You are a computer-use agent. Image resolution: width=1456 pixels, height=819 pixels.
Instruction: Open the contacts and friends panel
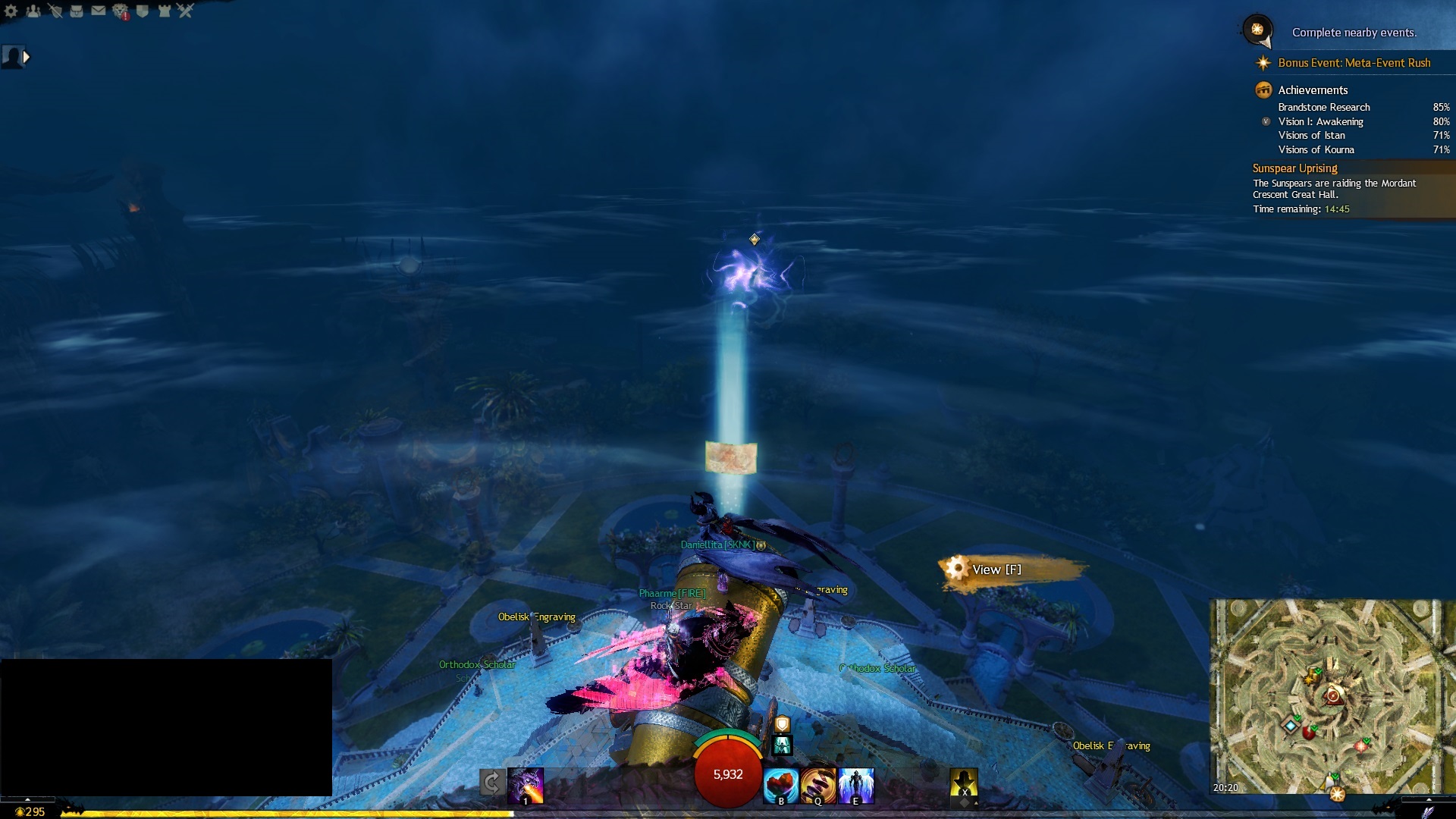click(33, 11)
